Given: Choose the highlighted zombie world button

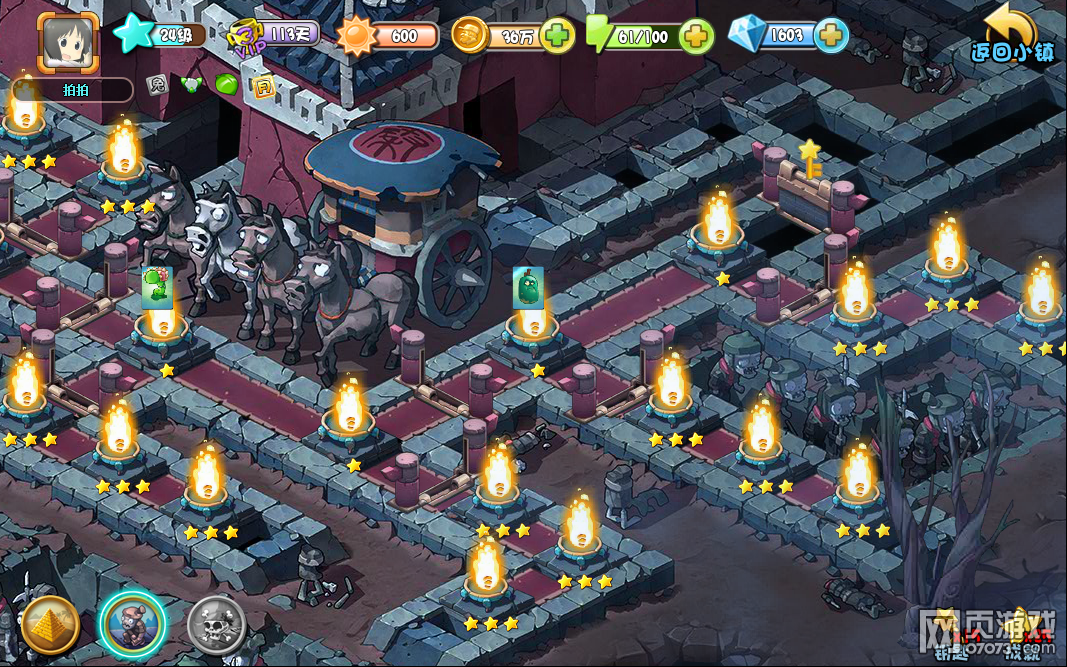Looking at the screenshot, I should [x=133, y=624].
